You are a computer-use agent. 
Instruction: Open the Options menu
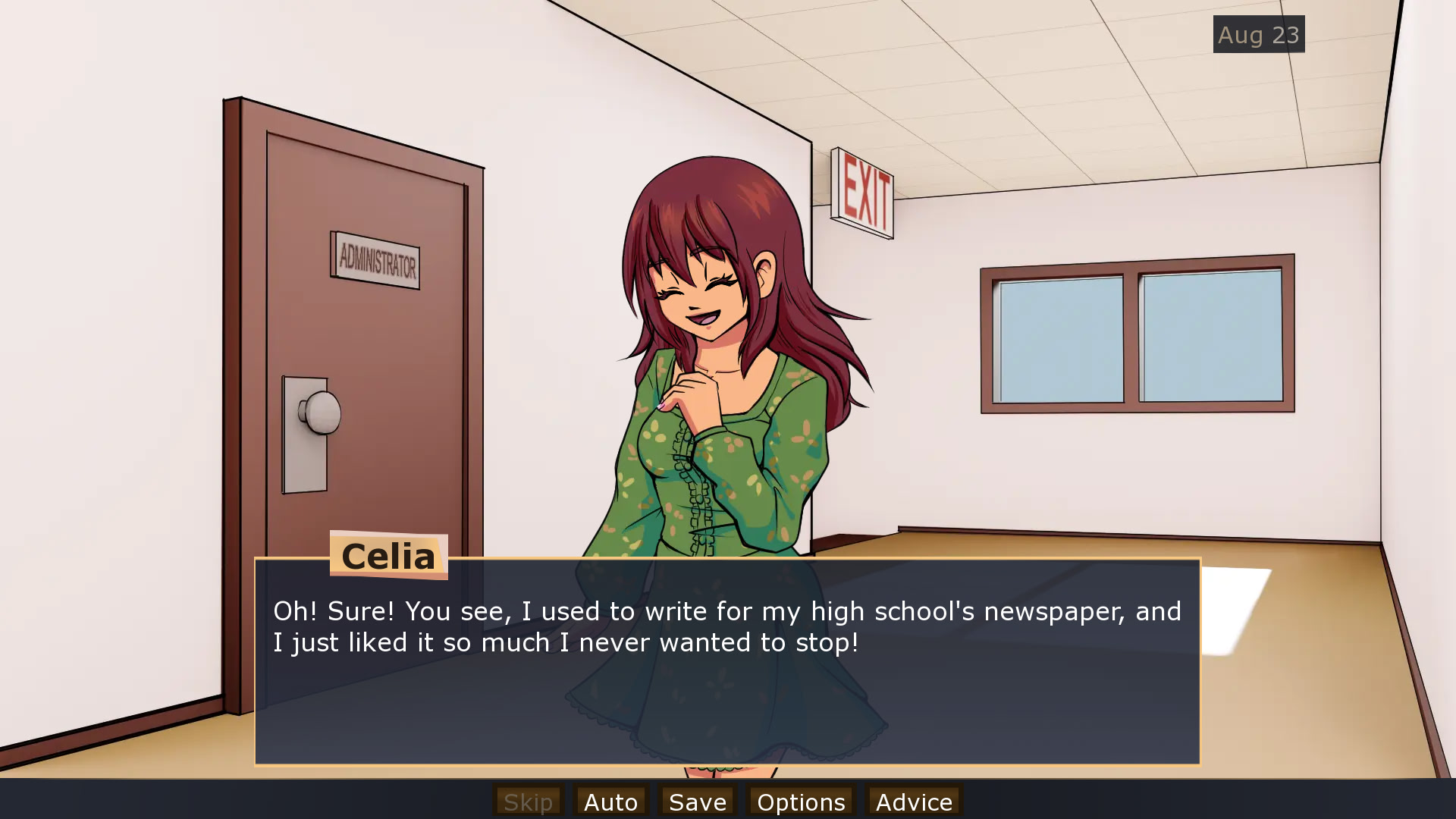[801, 802]
